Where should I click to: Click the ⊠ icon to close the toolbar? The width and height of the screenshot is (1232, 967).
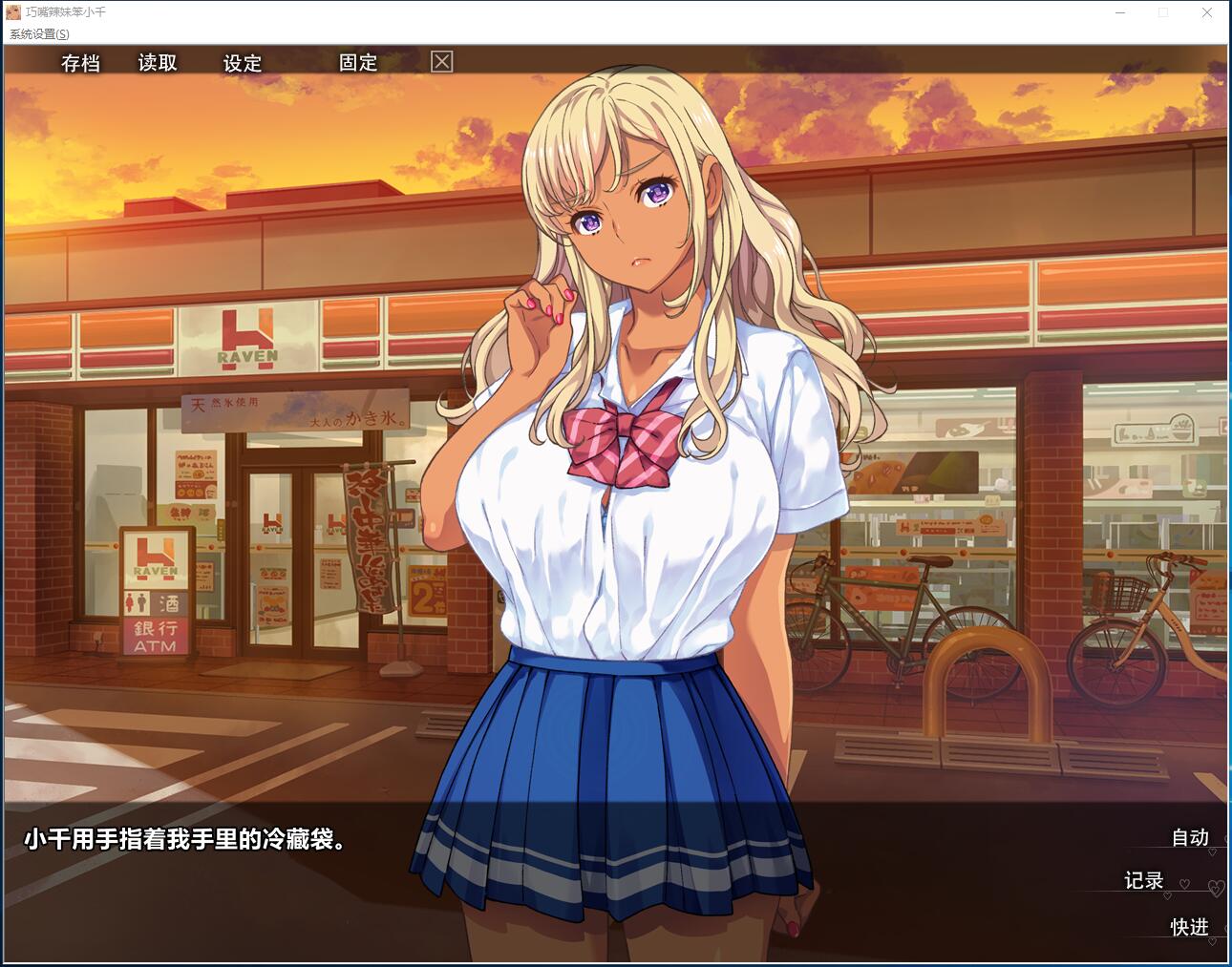(x=440, y=62)
